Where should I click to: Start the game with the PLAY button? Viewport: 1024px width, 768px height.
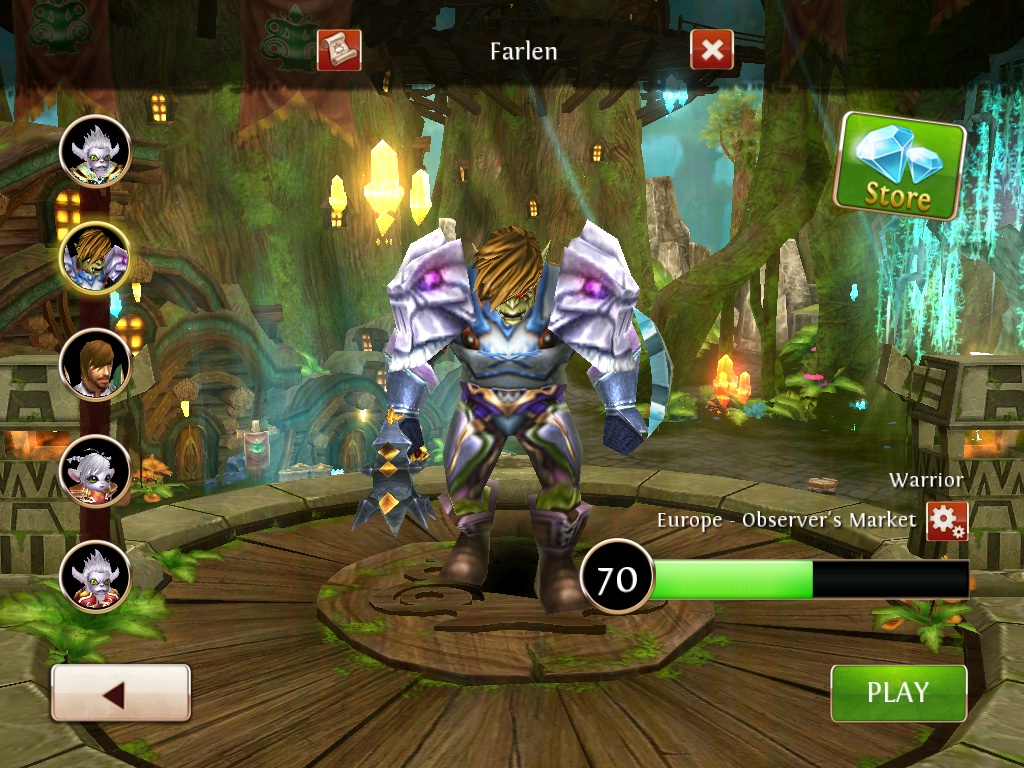898,692
